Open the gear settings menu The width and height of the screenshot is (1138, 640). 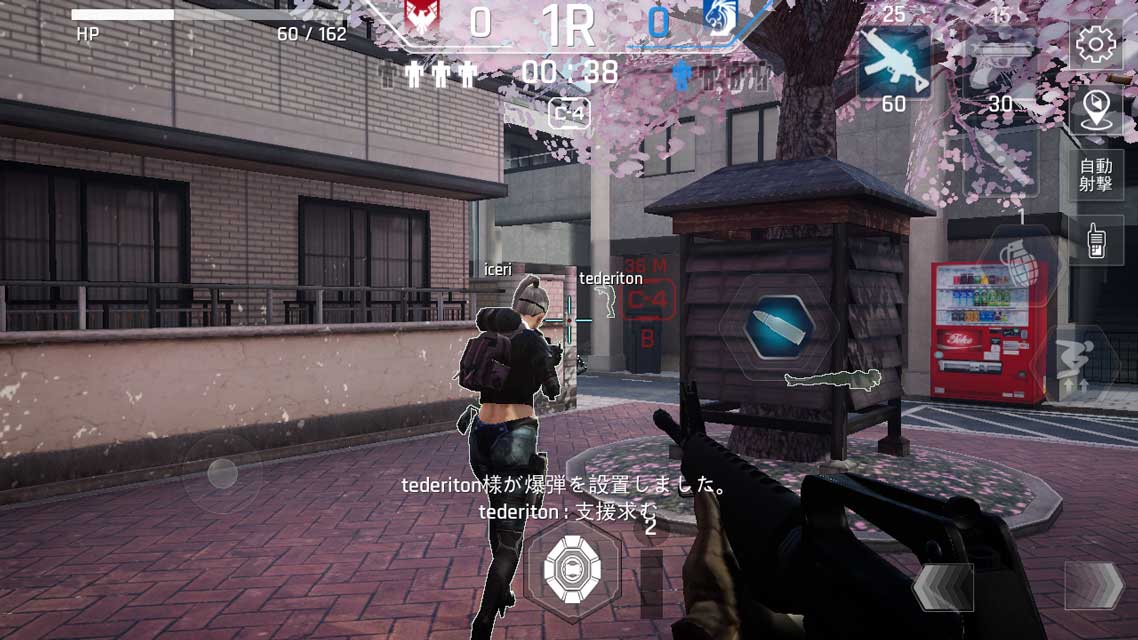point(1095,45)
